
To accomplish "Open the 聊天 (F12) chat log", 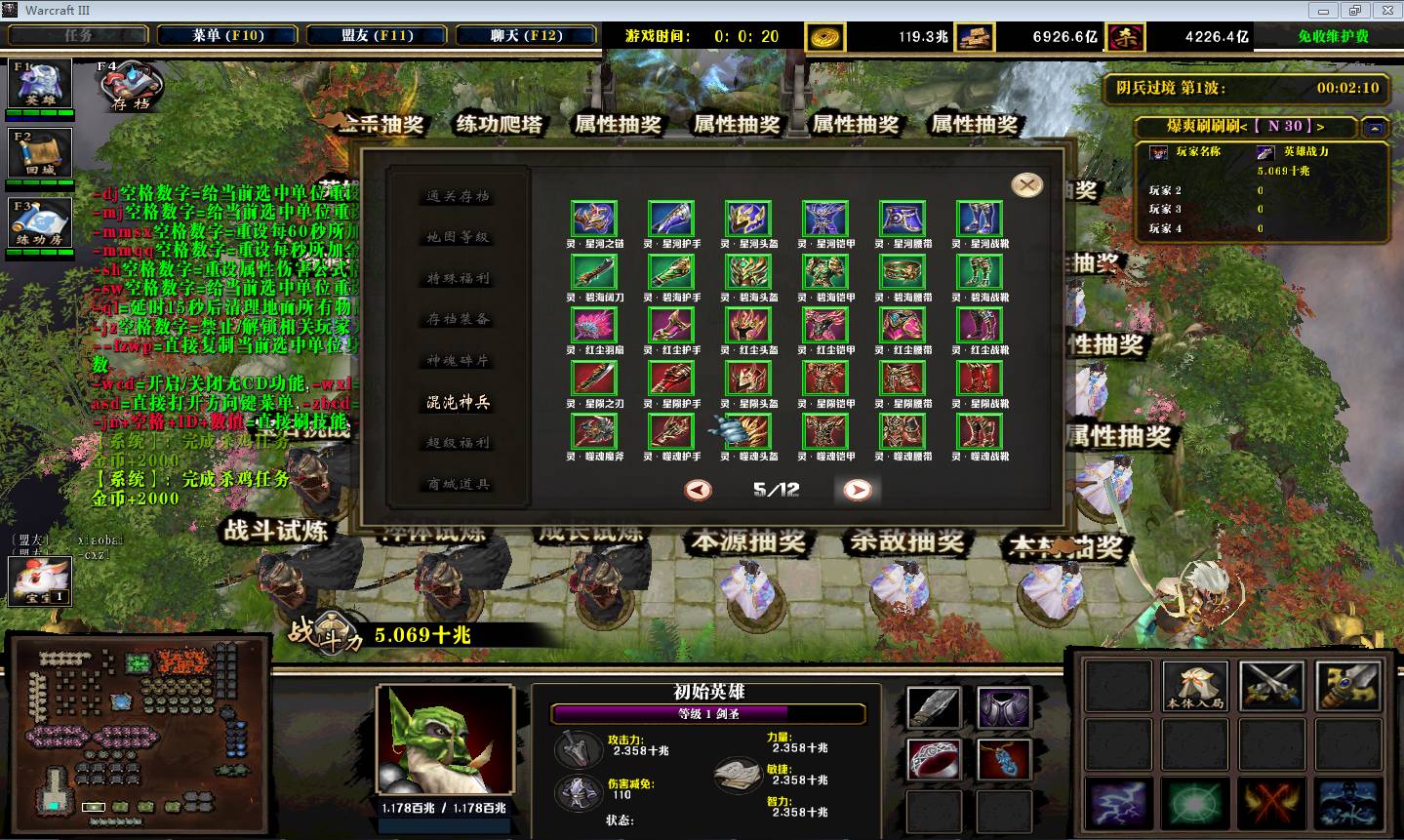I will coord(526,35).
